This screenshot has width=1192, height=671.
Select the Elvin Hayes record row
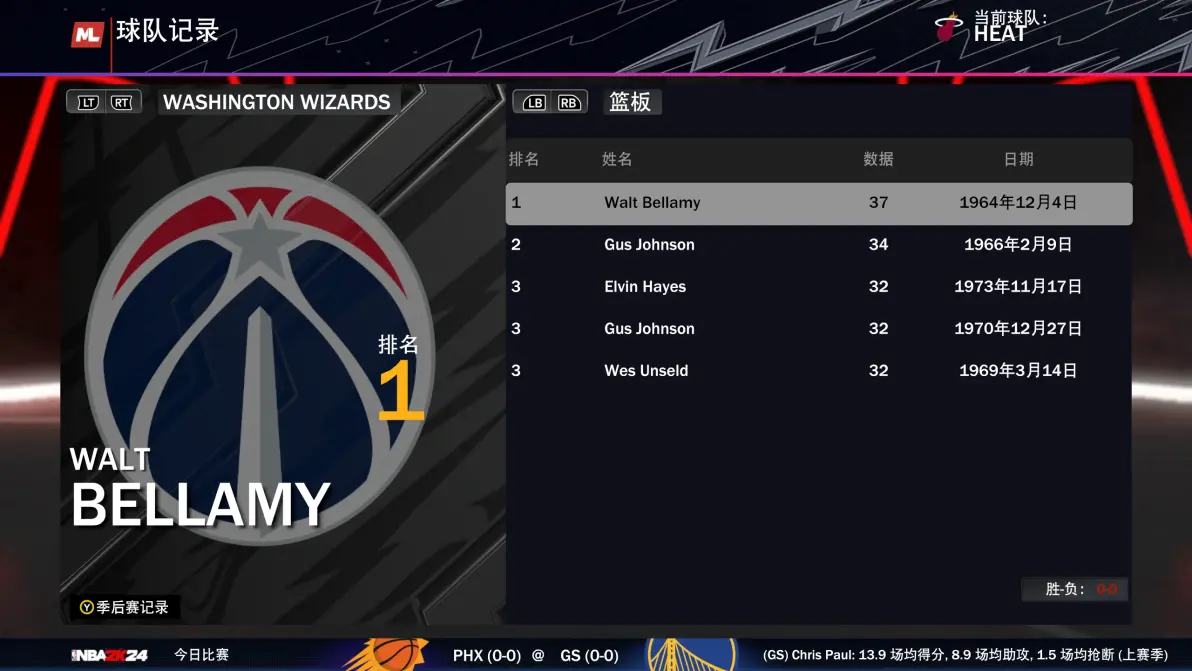coord(818,287)
